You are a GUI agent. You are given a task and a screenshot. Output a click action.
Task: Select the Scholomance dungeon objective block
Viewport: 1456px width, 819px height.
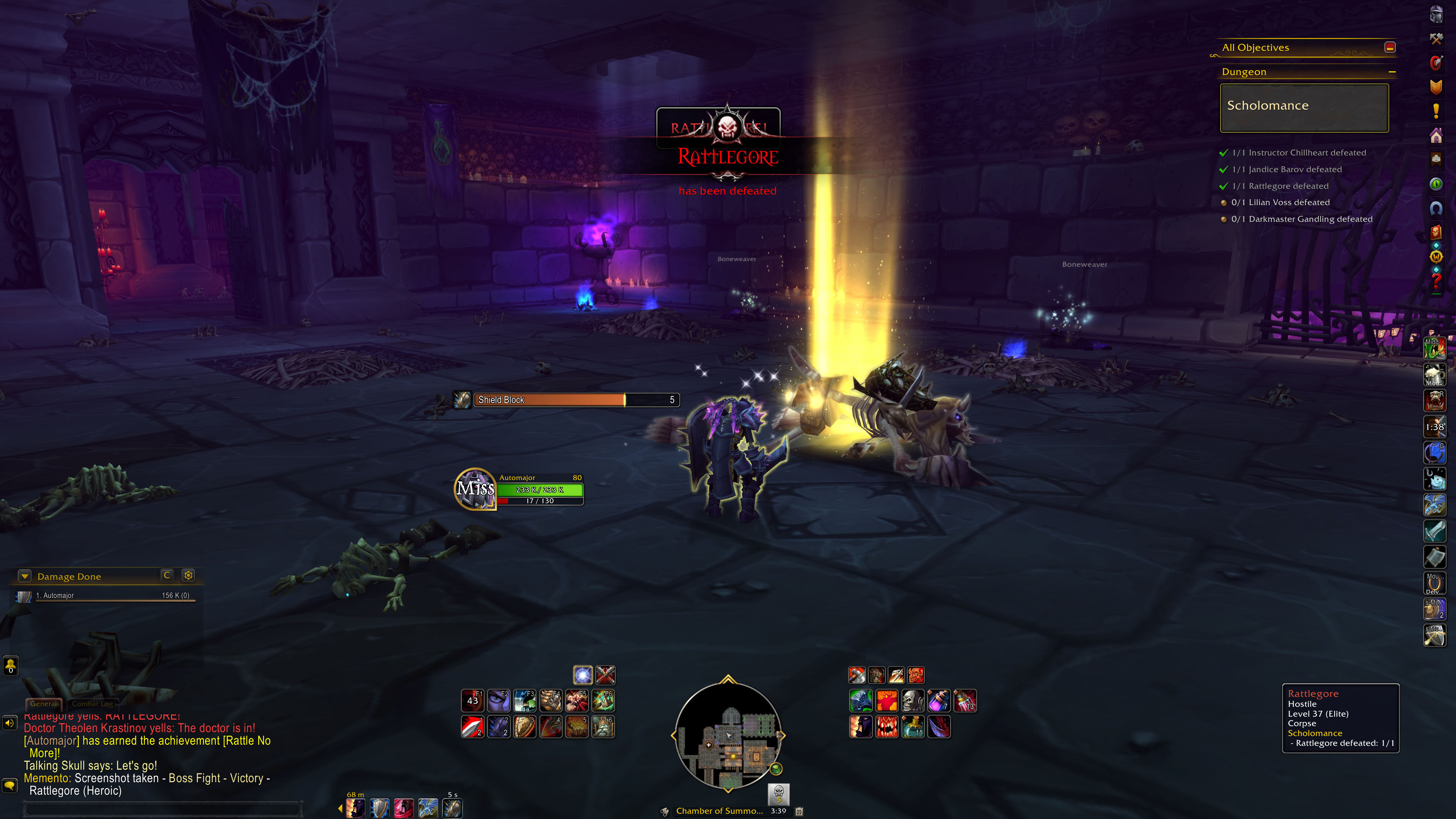click(x=1304, y=107)
